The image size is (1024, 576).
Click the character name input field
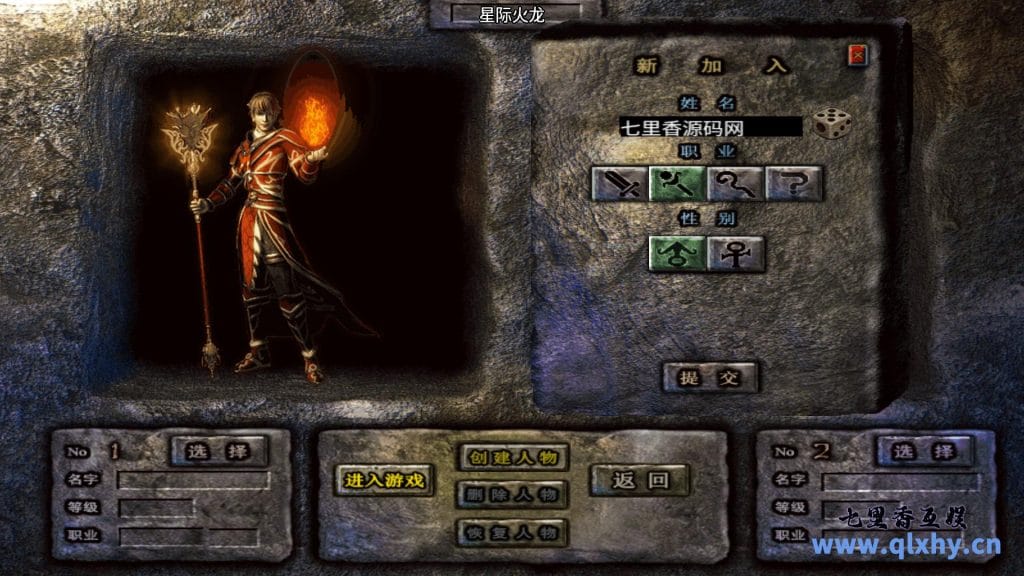click(x=710, y=127)
